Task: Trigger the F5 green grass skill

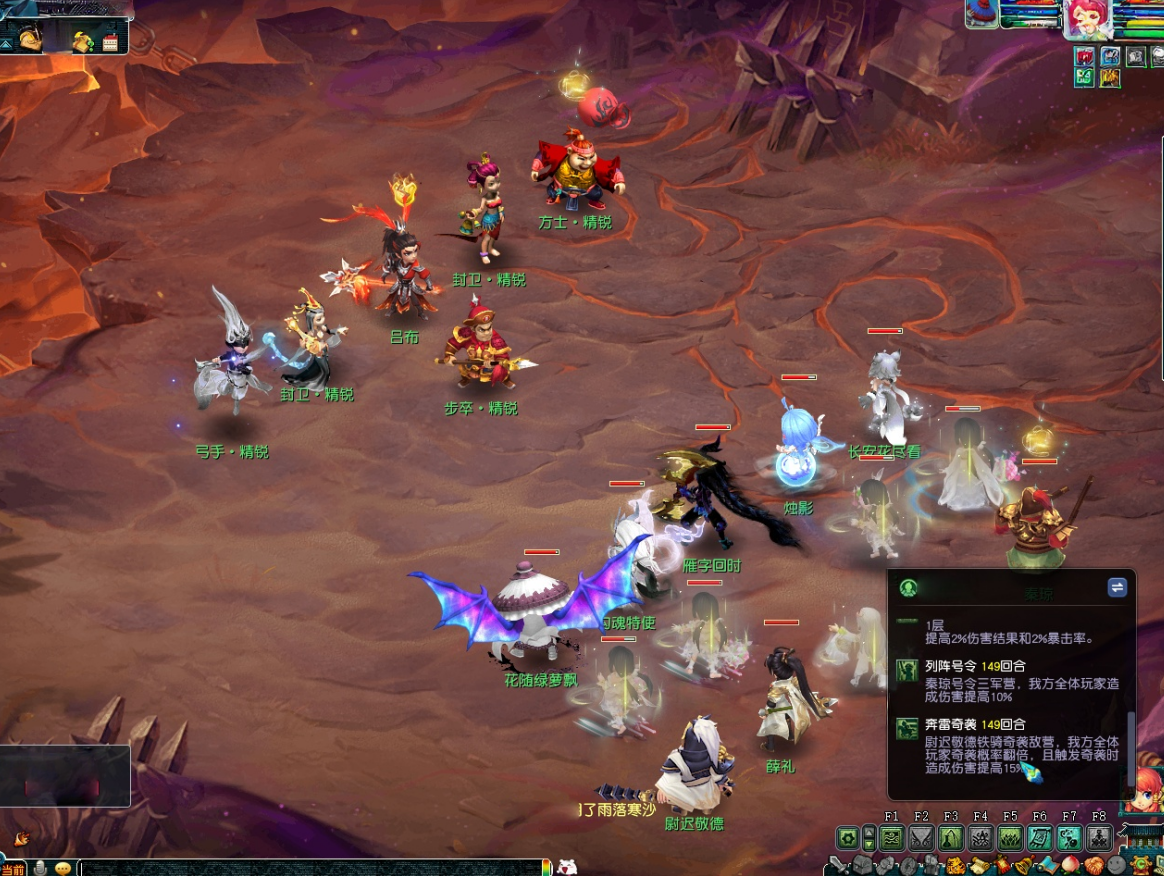Action: point(1010,838)
